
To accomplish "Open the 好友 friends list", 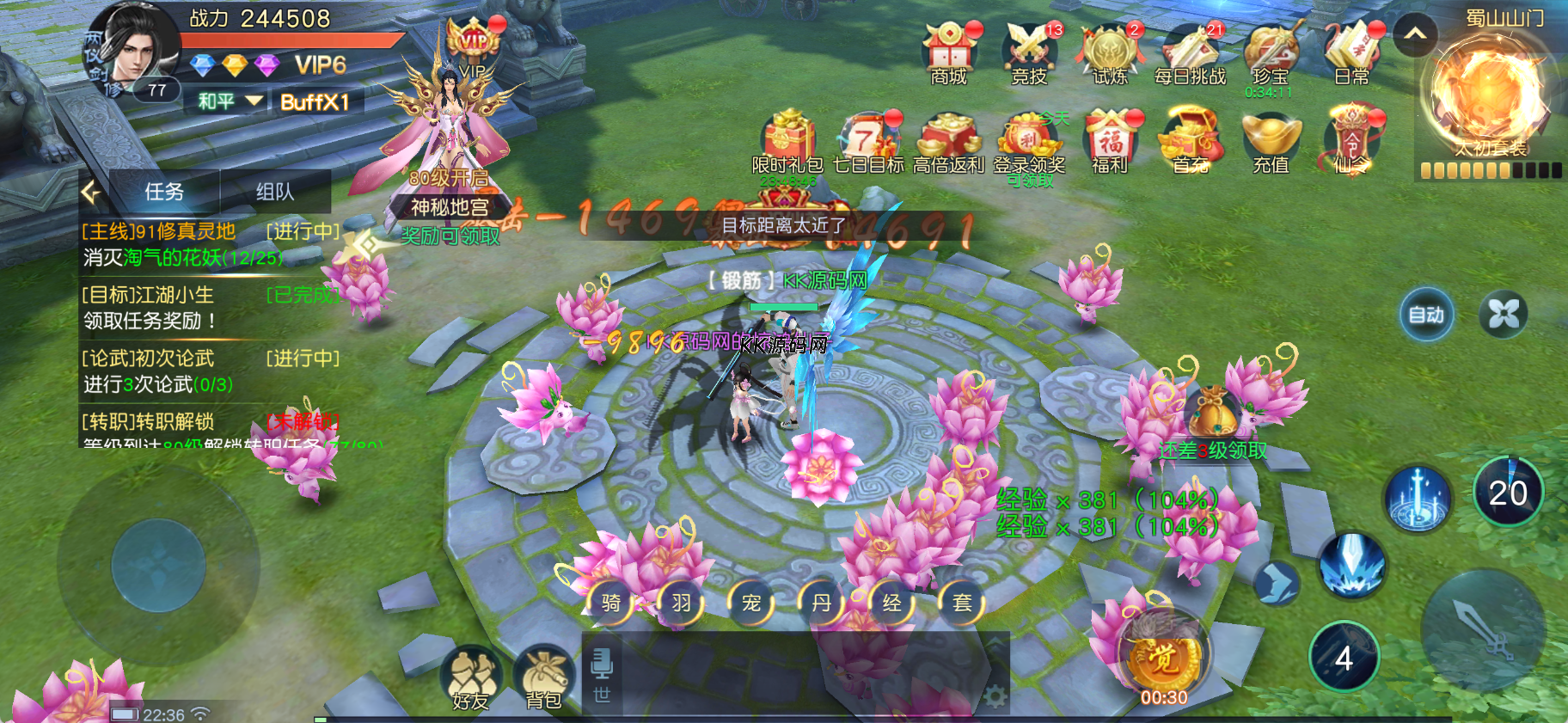I will 470,677.
